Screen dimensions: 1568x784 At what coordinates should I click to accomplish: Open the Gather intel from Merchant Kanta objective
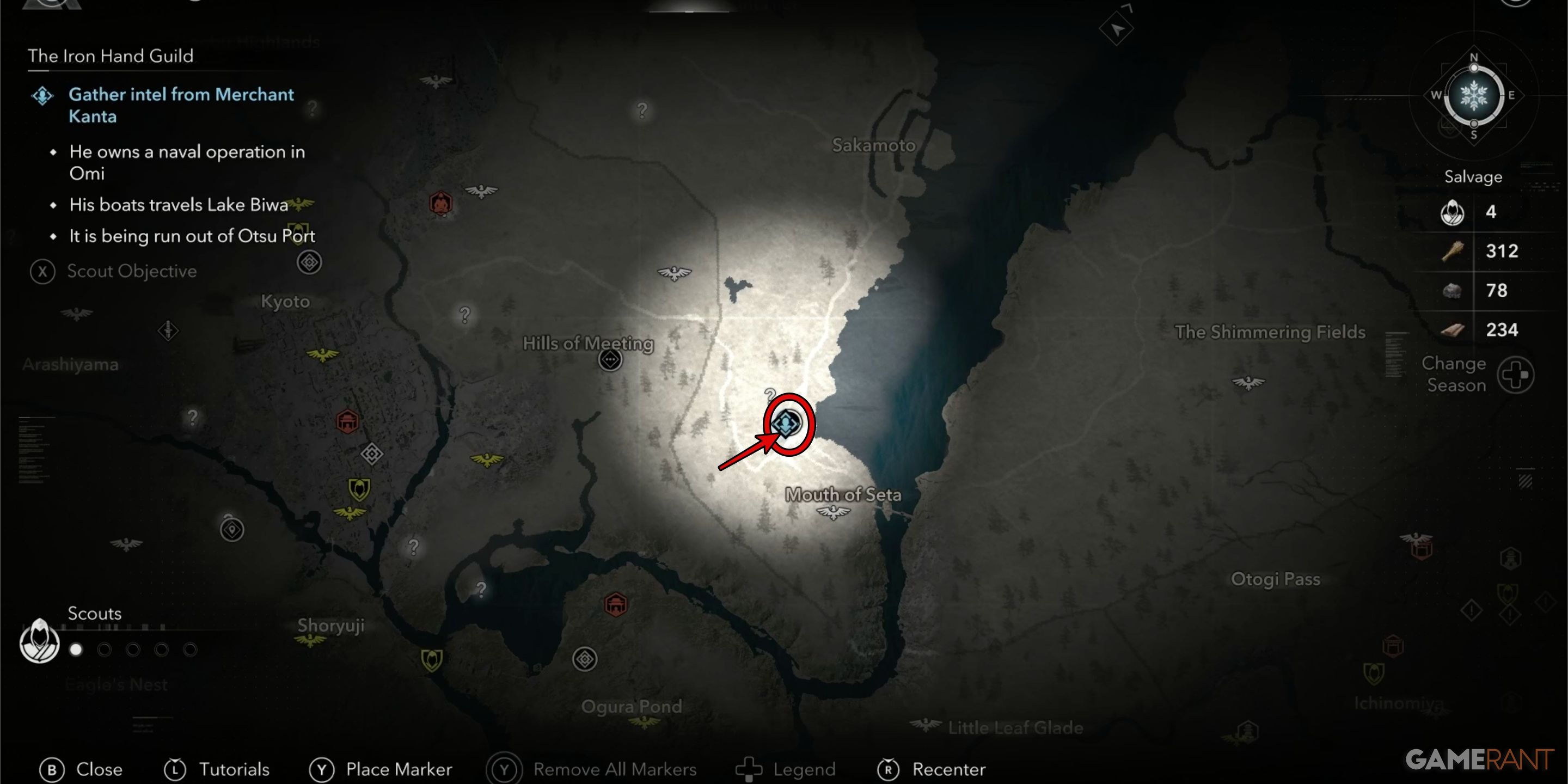[x=181, y=105]
